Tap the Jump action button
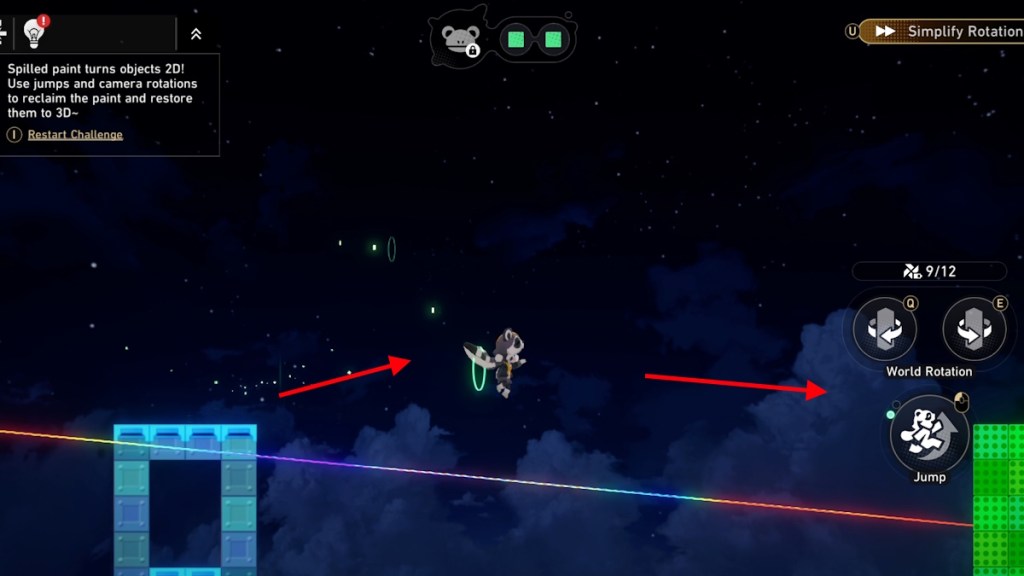1024x576 pixels. point(929,434)
